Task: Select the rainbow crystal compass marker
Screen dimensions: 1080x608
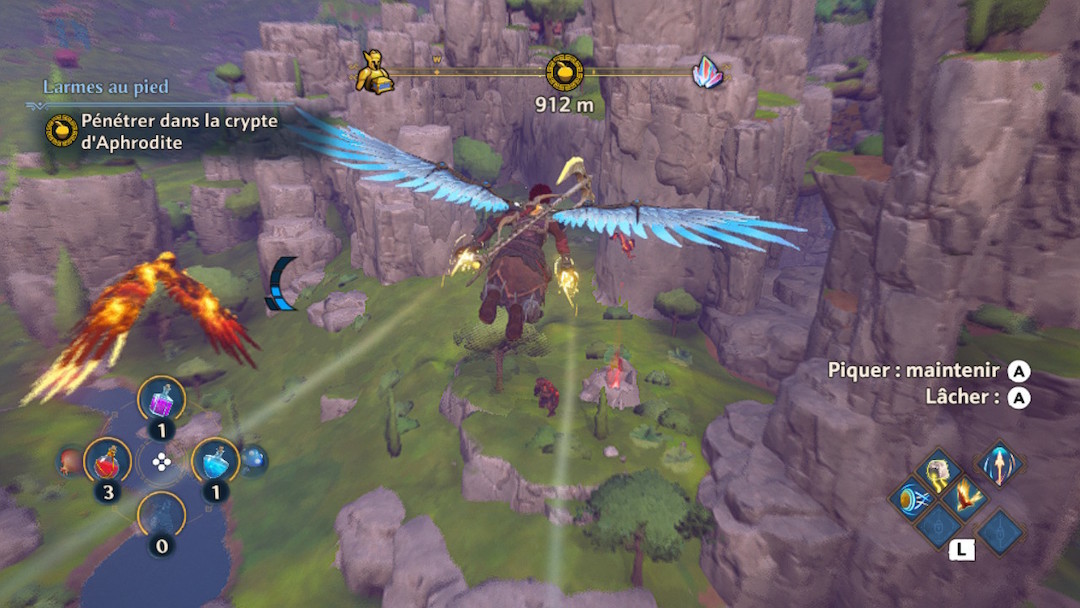Action: [x=709, y=73]
